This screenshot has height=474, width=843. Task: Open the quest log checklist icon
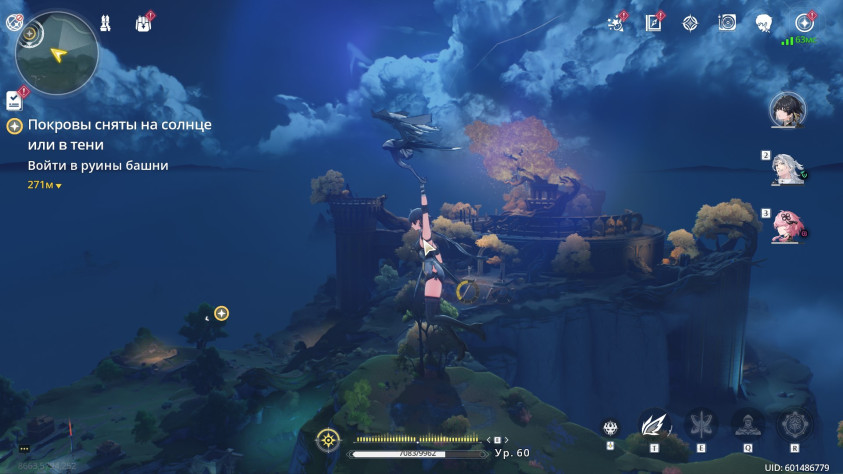pos(14,100)
